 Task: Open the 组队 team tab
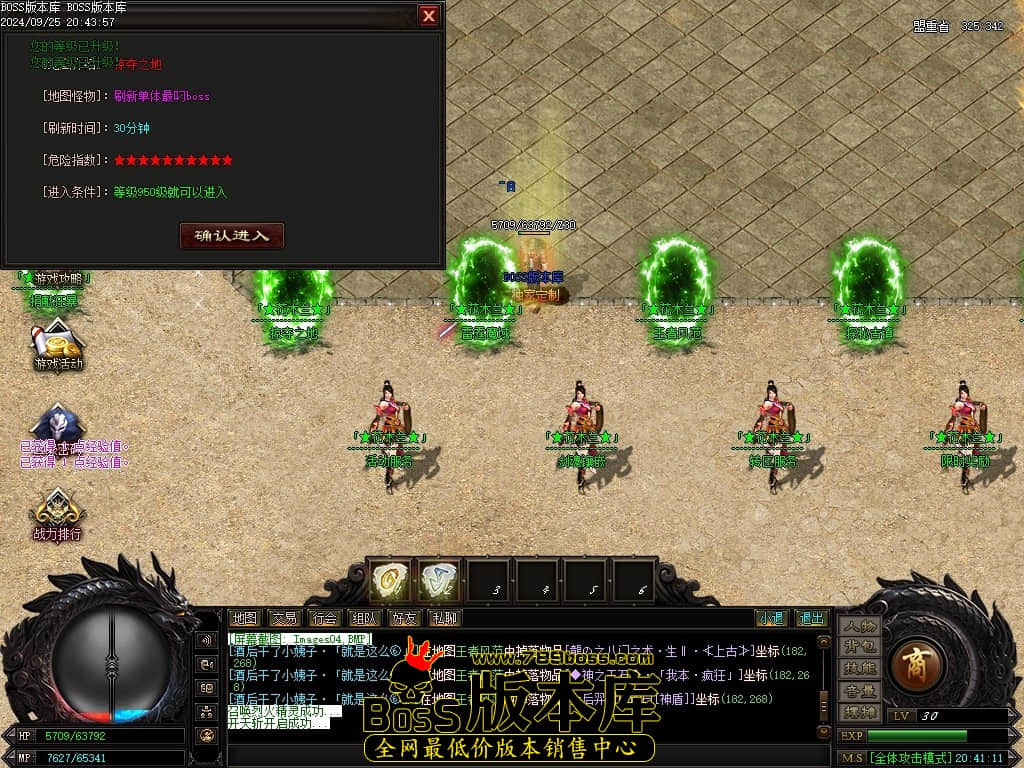pyautogui.click(x=364, y=618)
